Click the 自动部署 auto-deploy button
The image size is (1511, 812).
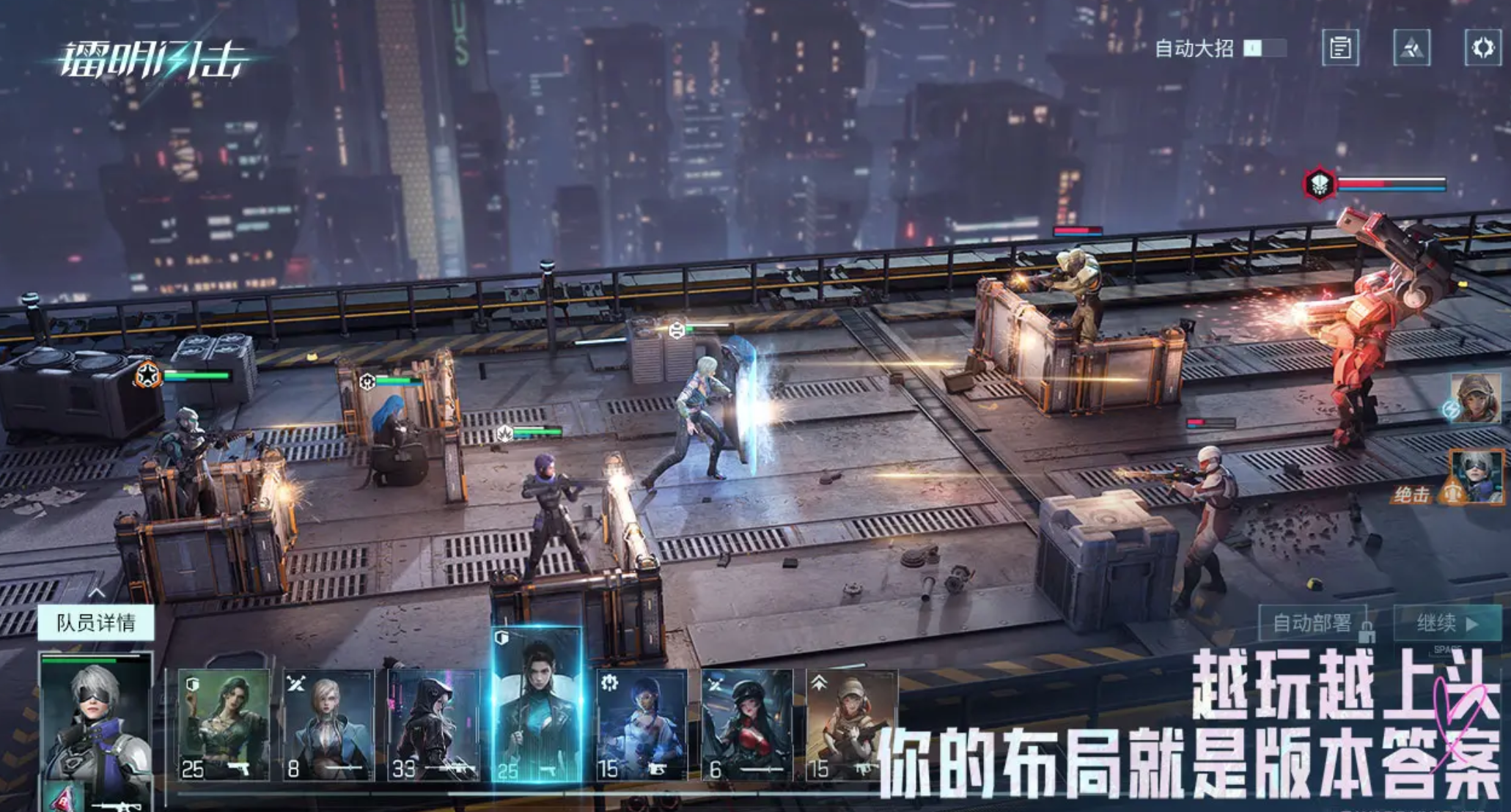1312,623
